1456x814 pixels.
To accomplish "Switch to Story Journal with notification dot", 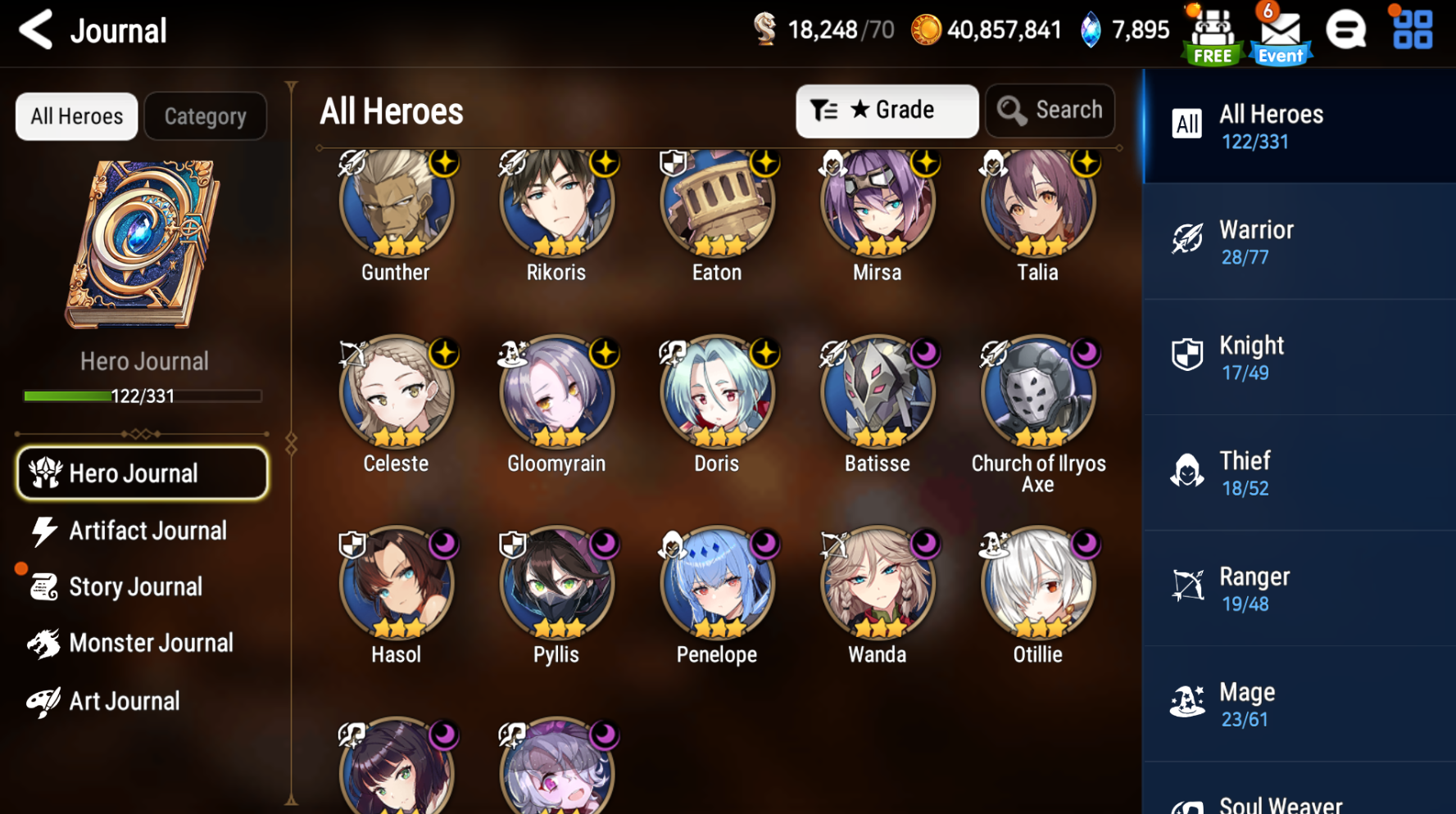I will 136,586.
